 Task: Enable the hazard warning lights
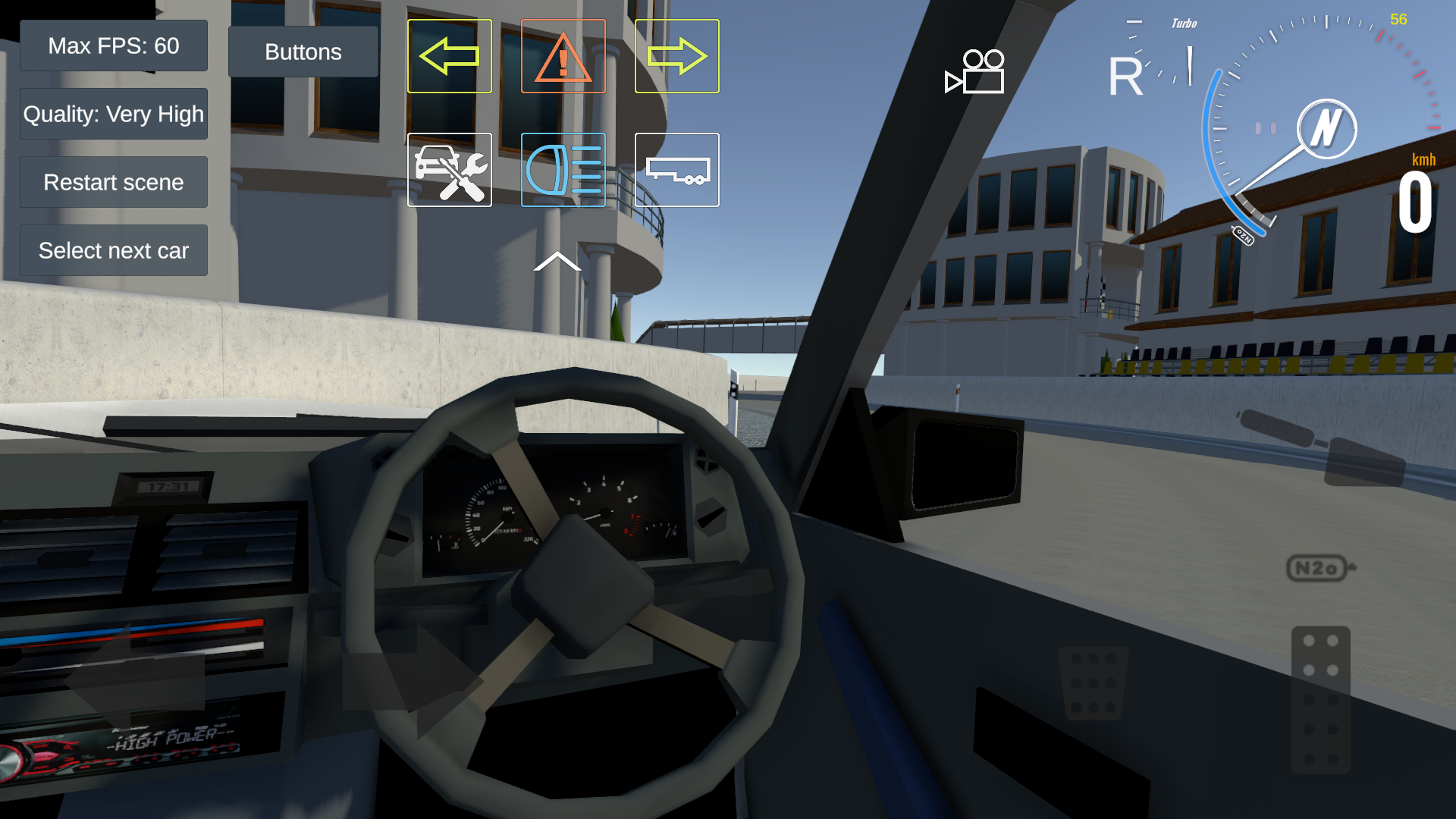click(563, 55)
